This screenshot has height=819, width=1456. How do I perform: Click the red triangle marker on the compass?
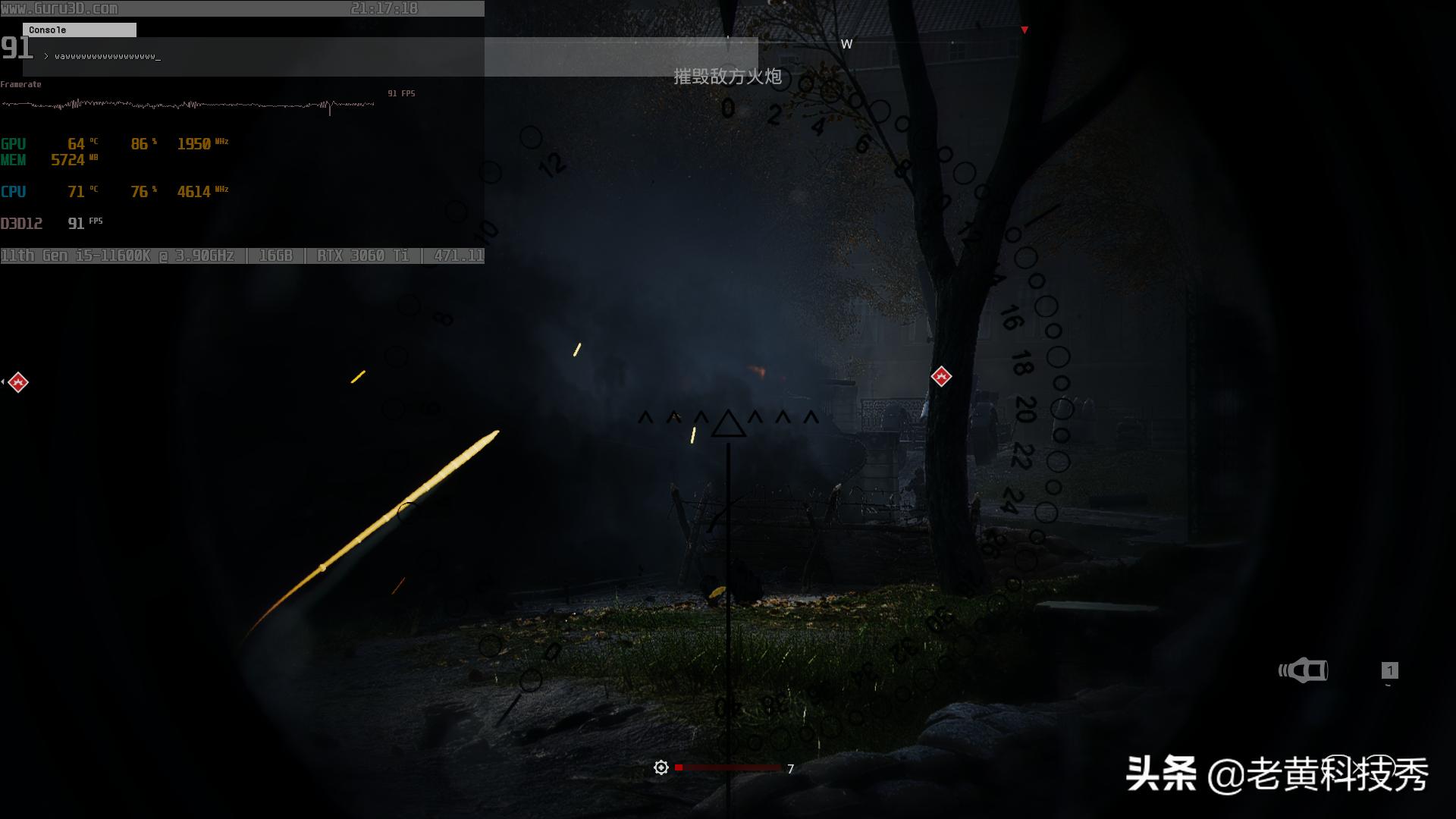point(1025,30)
